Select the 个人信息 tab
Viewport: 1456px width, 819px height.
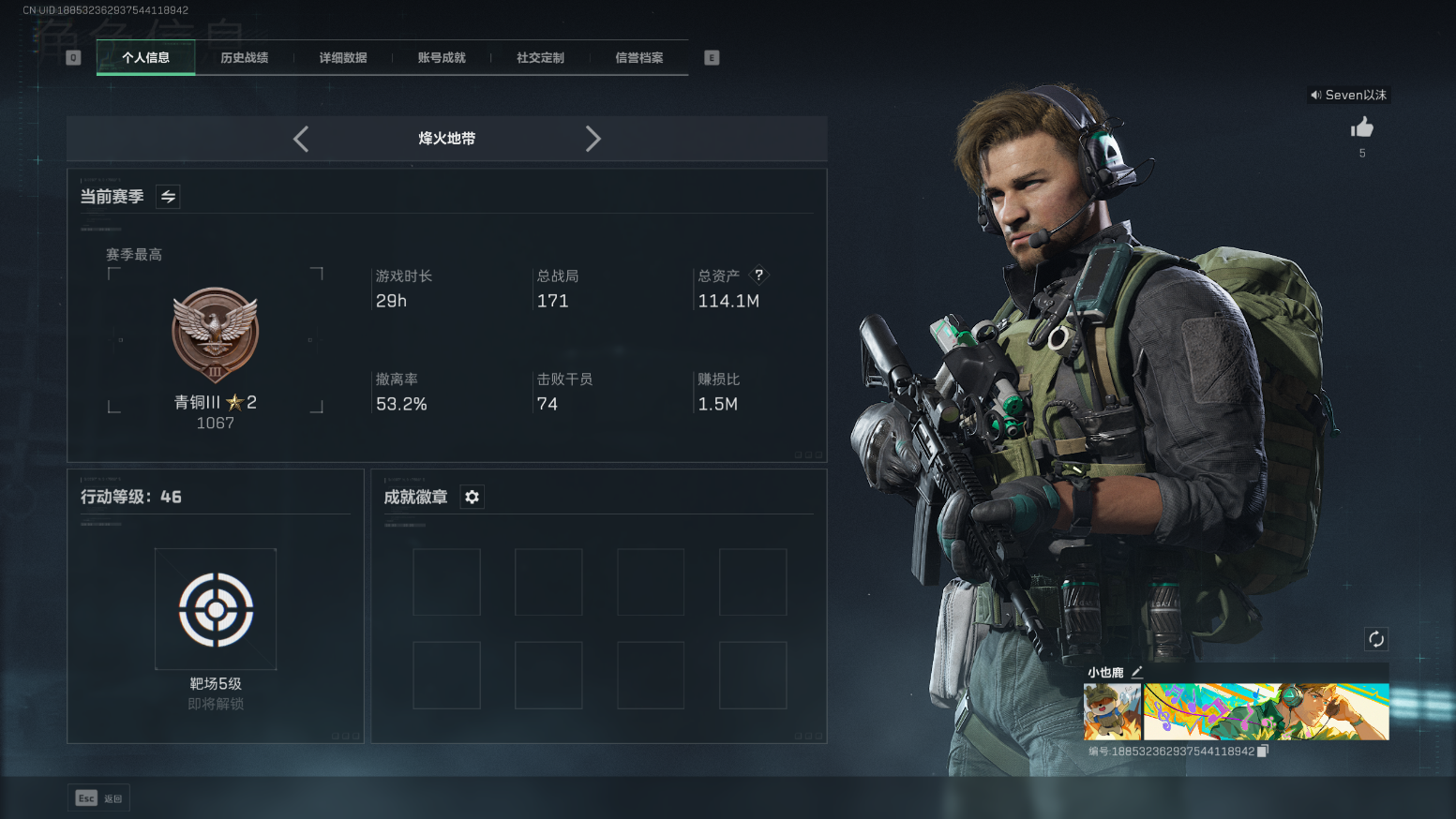point(145,58)
